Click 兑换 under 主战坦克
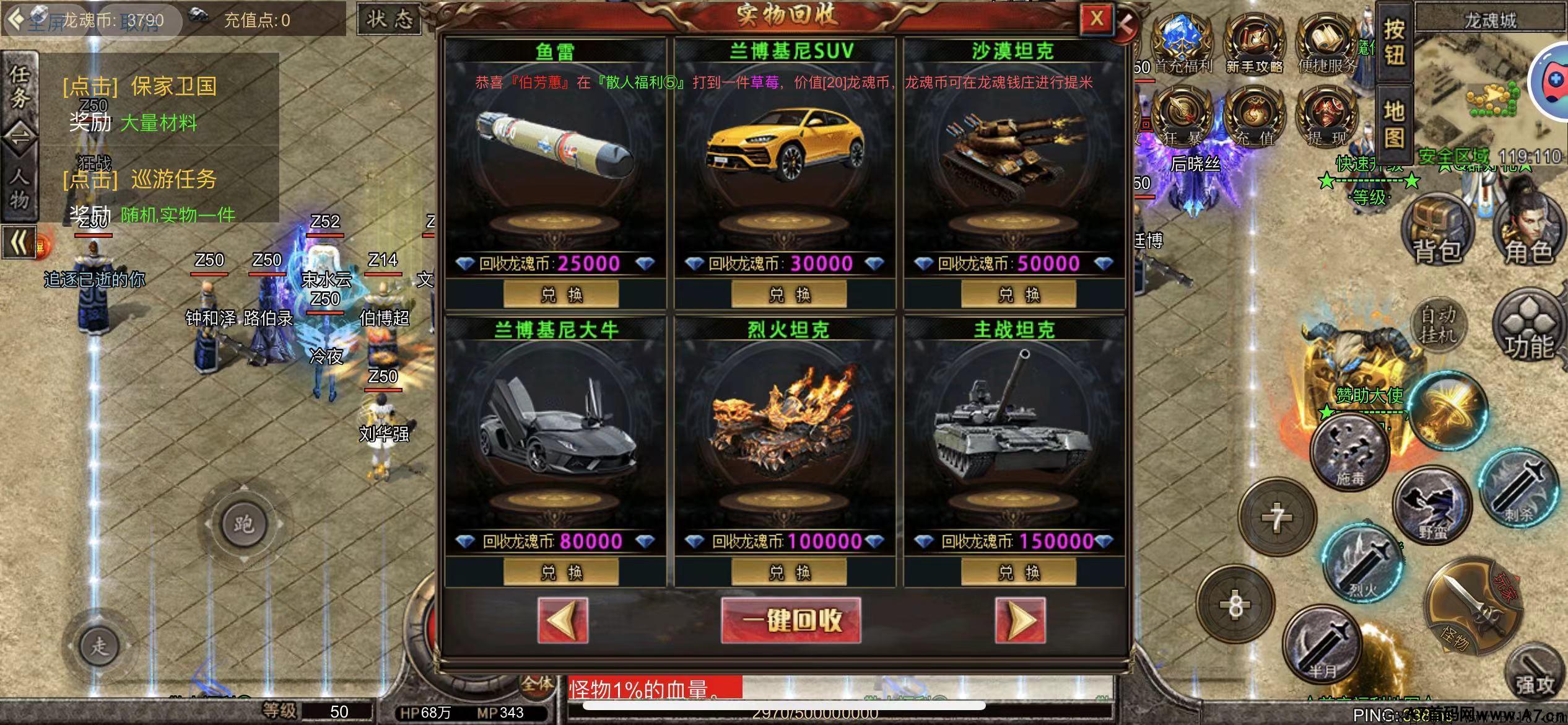1568x725 pixels. point(1018,571)
